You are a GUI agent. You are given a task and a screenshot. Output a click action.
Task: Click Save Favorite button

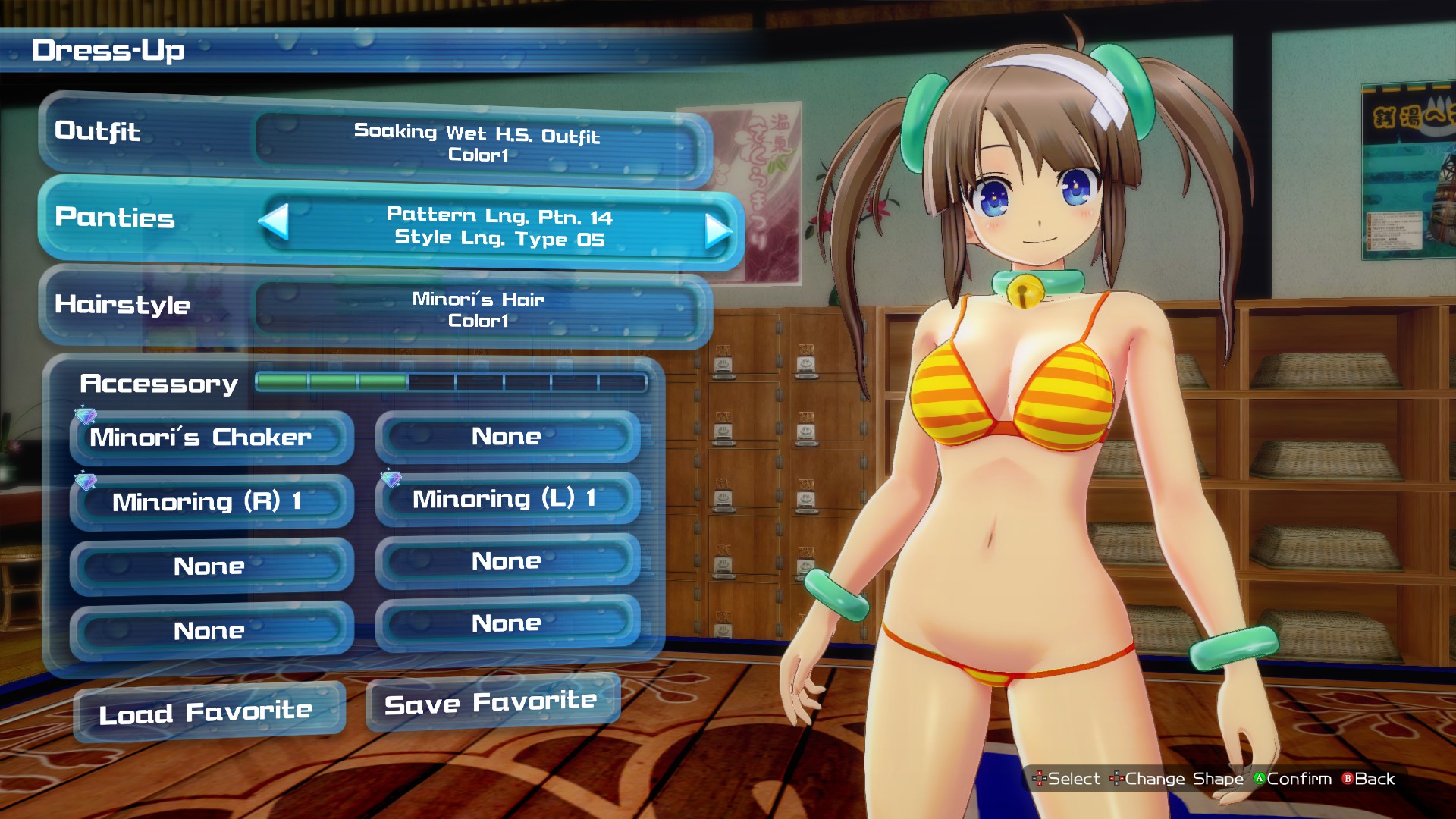(x=493, y=703)
